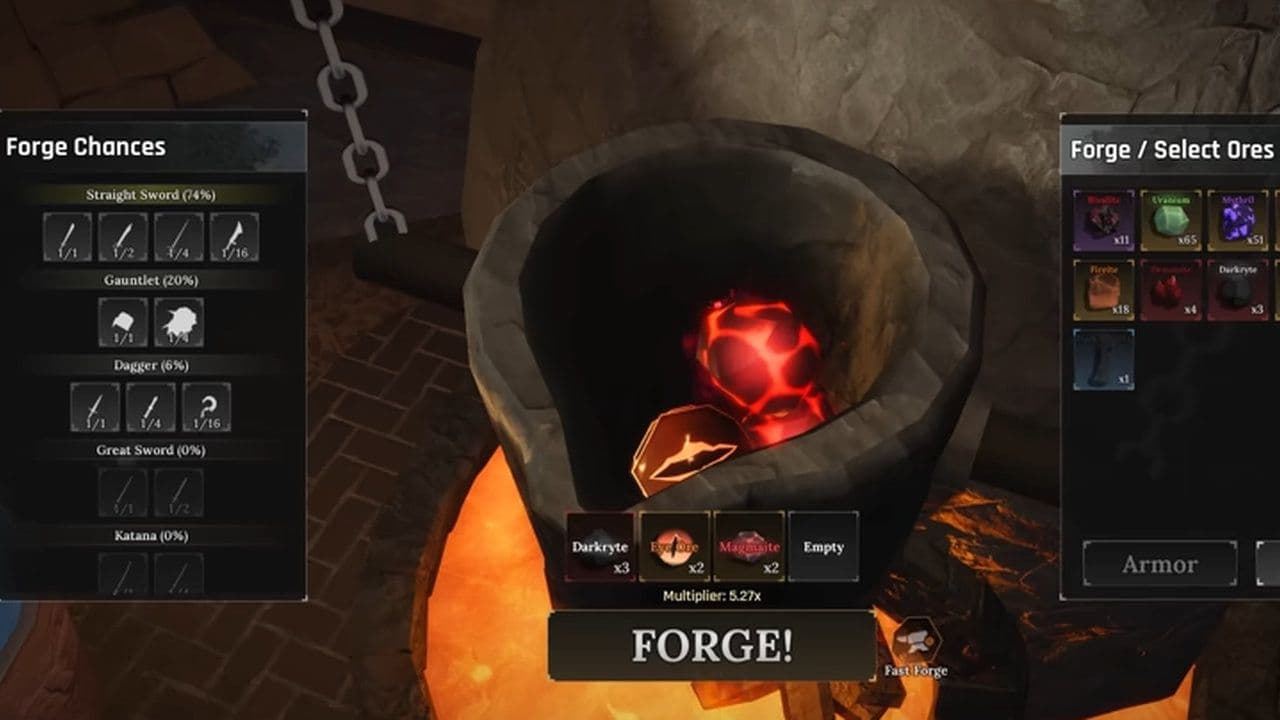The height and width of the screenshot is (720, 1280).
Task: Remove the Magmaite x2 from forge slots
Action: [749, 548]
